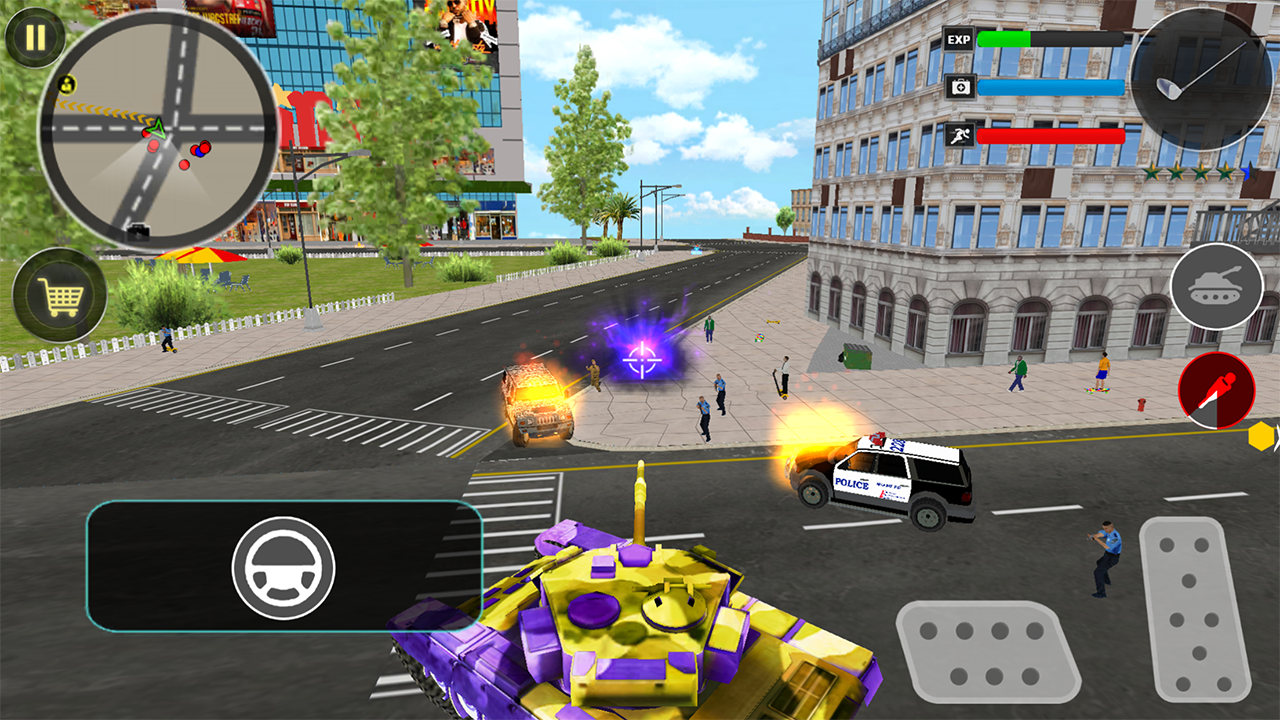1280x720 pixels.
Task: Select the tank vehicle icon
Action: coord(1220,287)
